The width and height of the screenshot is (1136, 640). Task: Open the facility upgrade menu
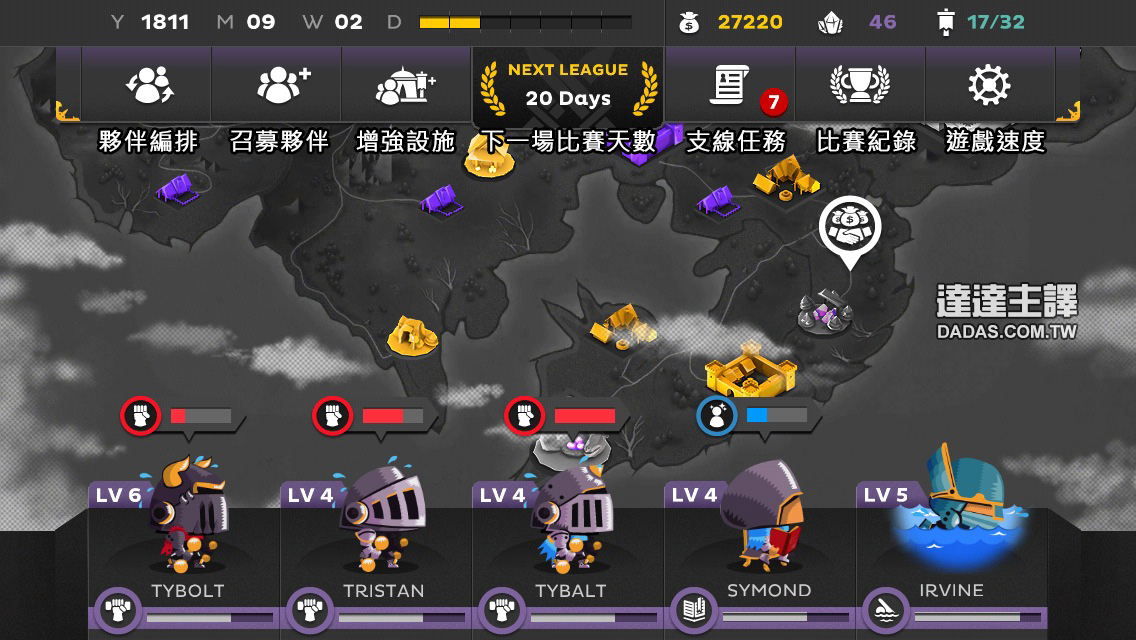[x=406, y=87]
